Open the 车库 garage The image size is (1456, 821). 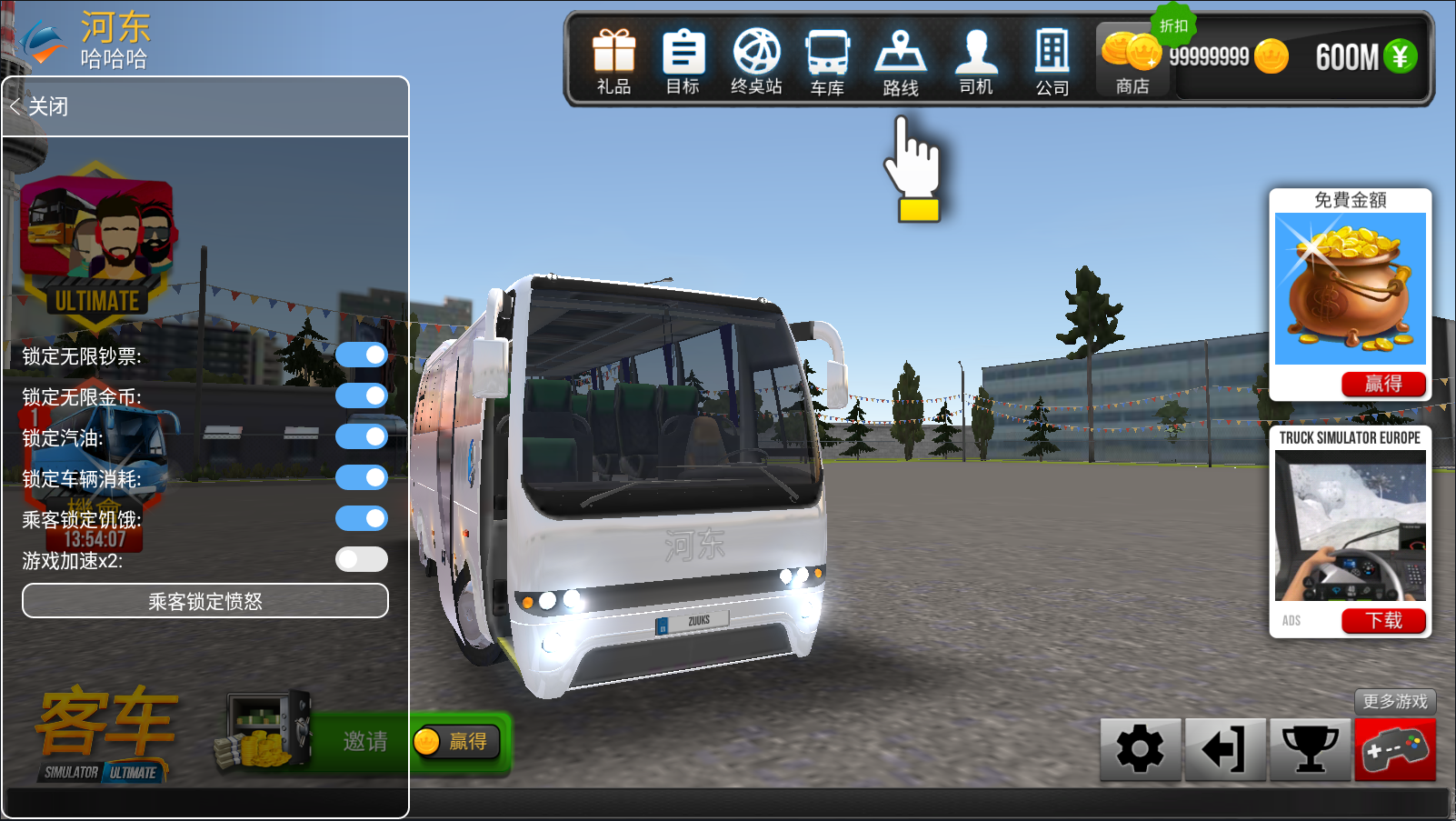[x=827, y=61]
